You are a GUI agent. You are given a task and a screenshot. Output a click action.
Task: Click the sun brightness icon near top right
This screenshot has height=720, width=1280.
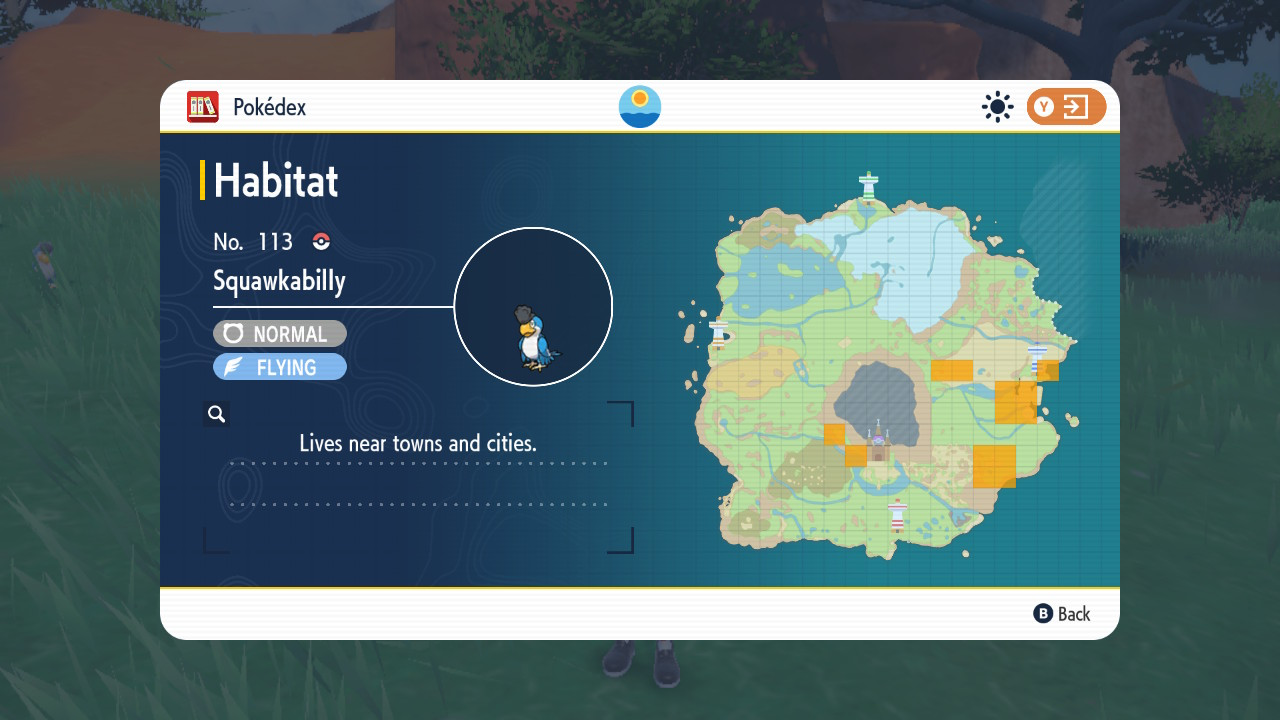(x=997, y=107)
